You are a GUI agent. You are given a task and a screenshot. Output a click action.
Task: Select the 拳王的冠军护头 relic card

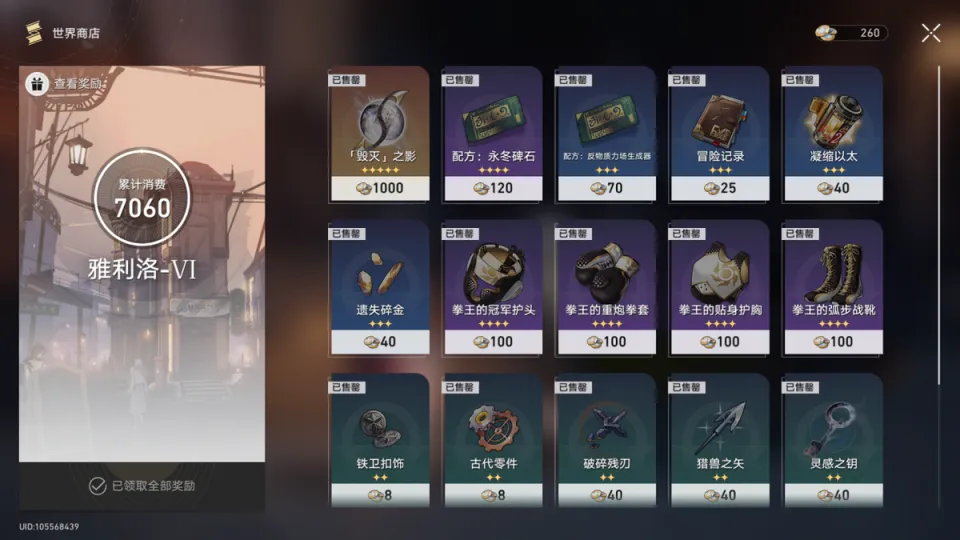(492, 288)
